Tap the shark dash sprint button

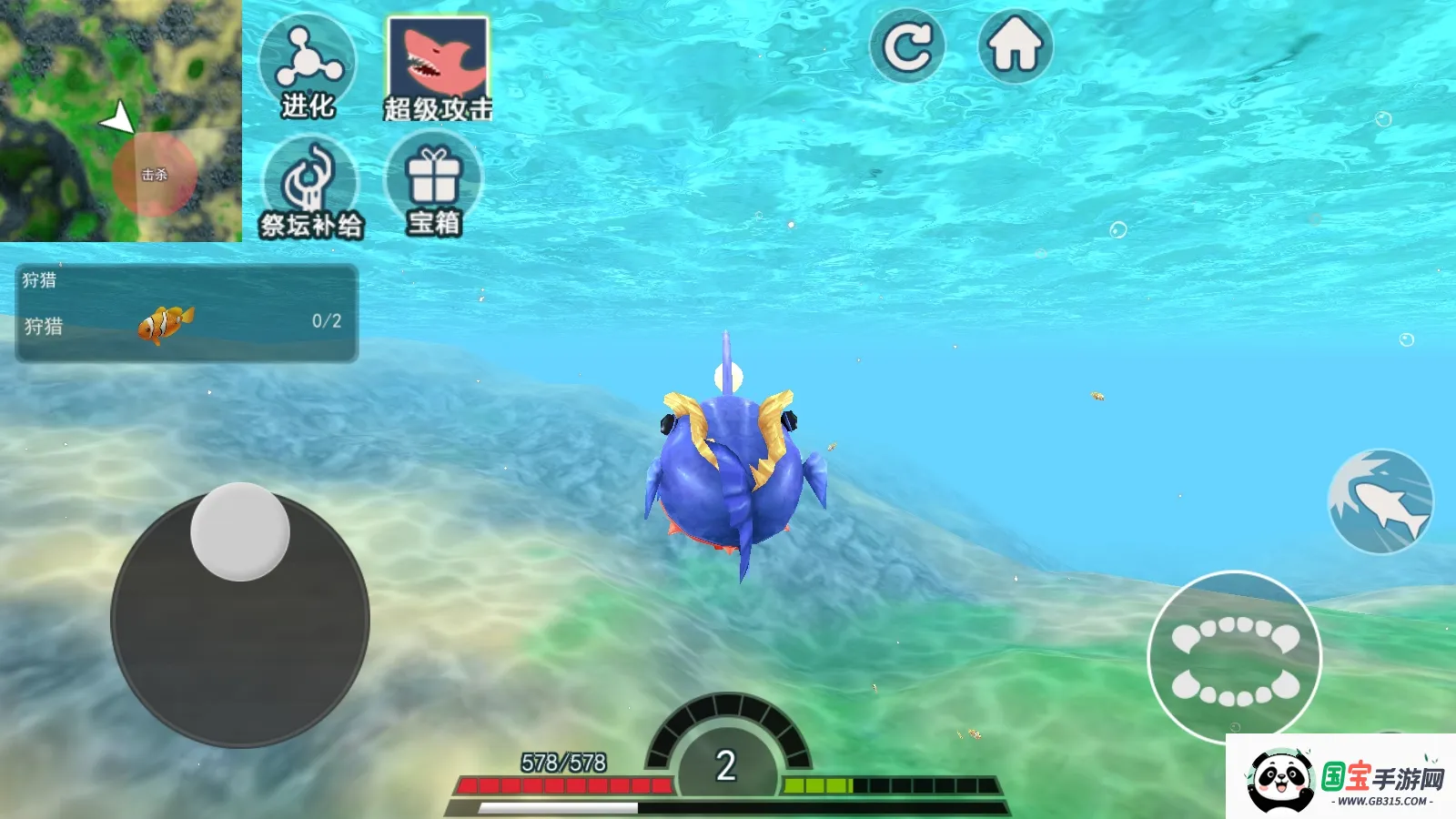(x=1380, y=501)
